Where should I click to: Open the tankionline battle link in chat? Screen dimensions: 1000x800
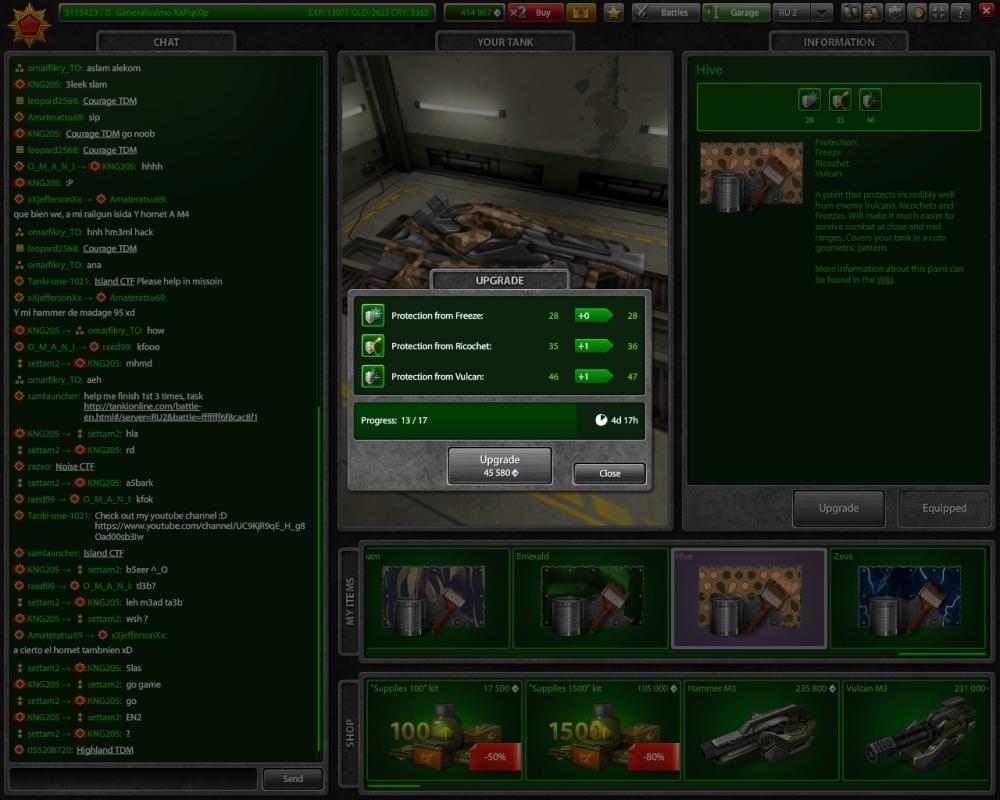pos(170,412)
